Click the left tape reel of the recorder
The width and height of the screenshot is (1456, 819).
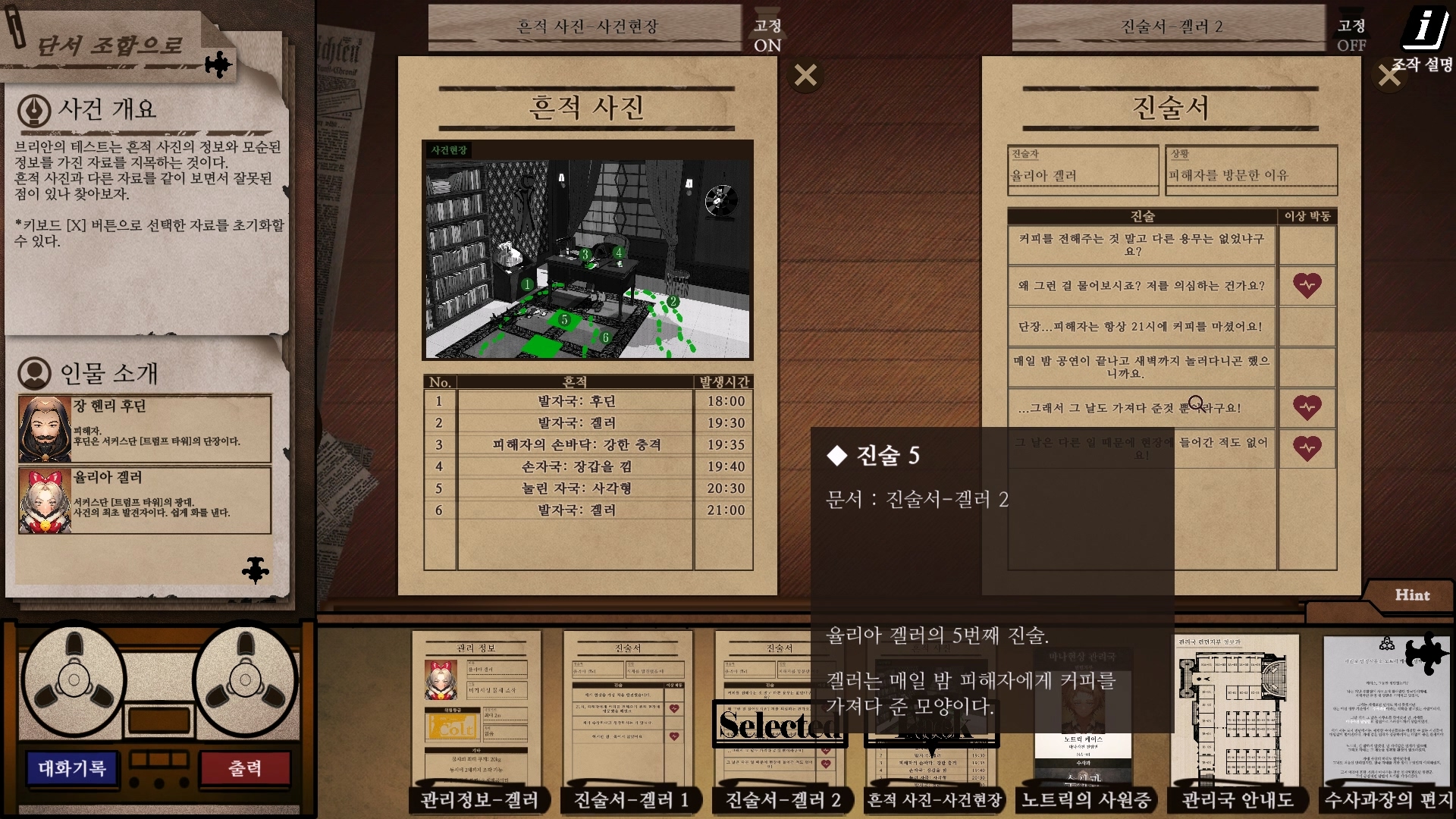[x=74, y=679]
